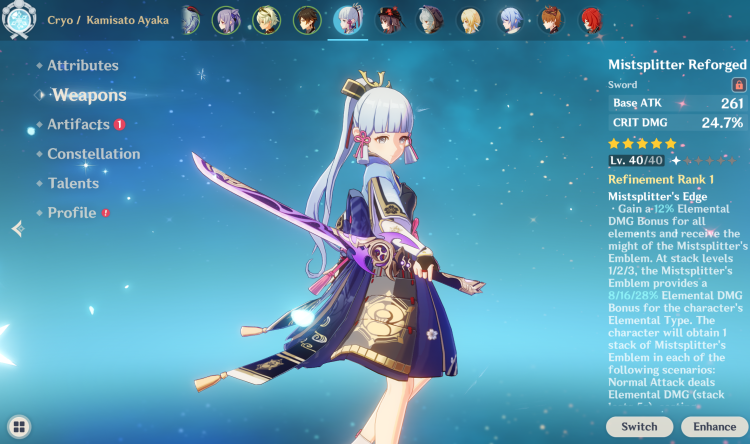Enhance the Mistsplitter Reforged
This screenshot has width=750, height=444.
tap(714, 426)
